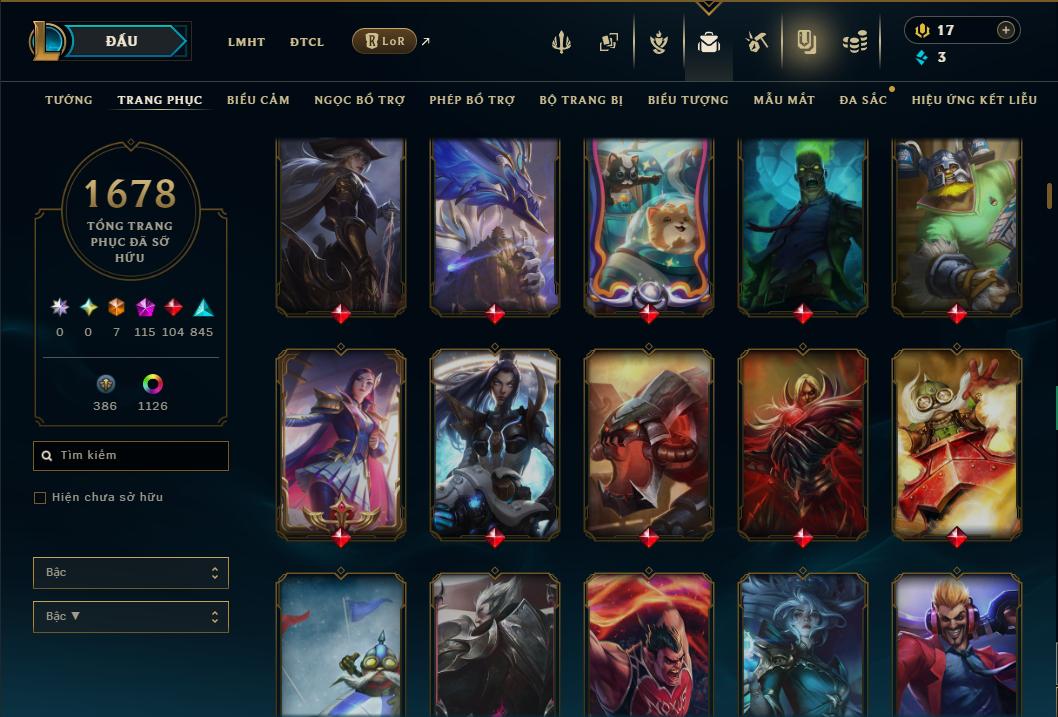Image resolution: width=1058 pixels, height=717 pixels.
Task: Toggle the Hiện chưa sở hữu checkbox
Action: (40, 498)
